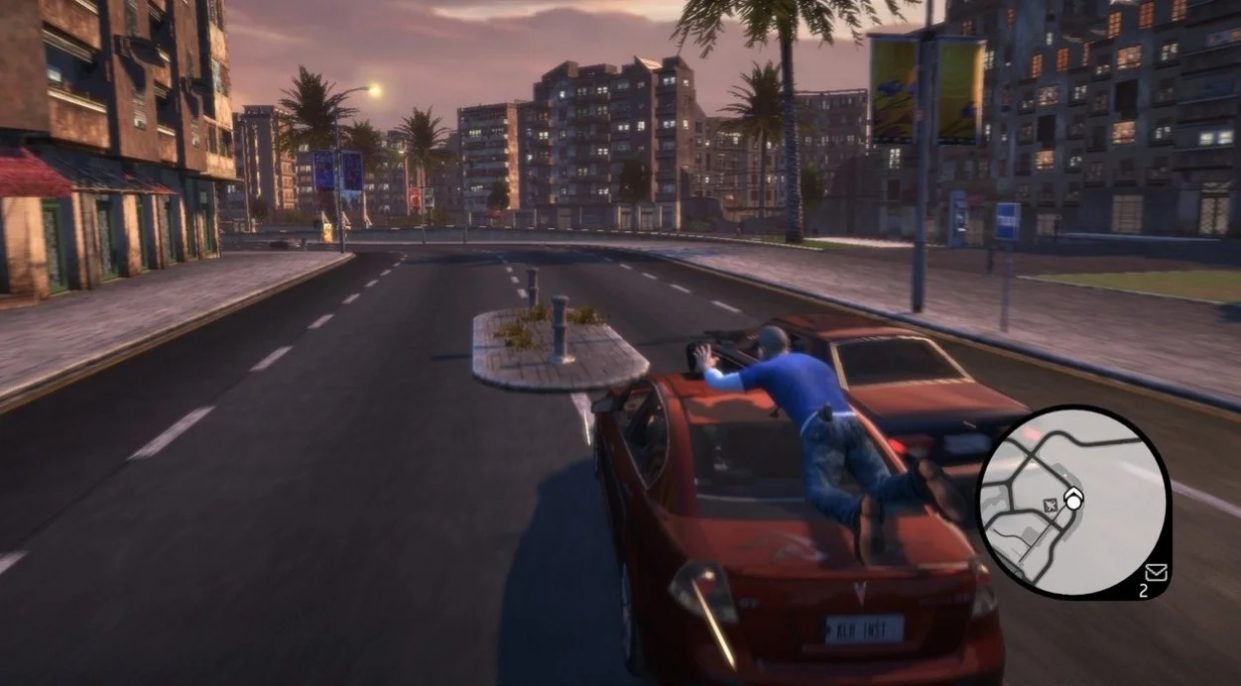
Task: Click the envelope messages icon
Action: (x=1157, y=572)
